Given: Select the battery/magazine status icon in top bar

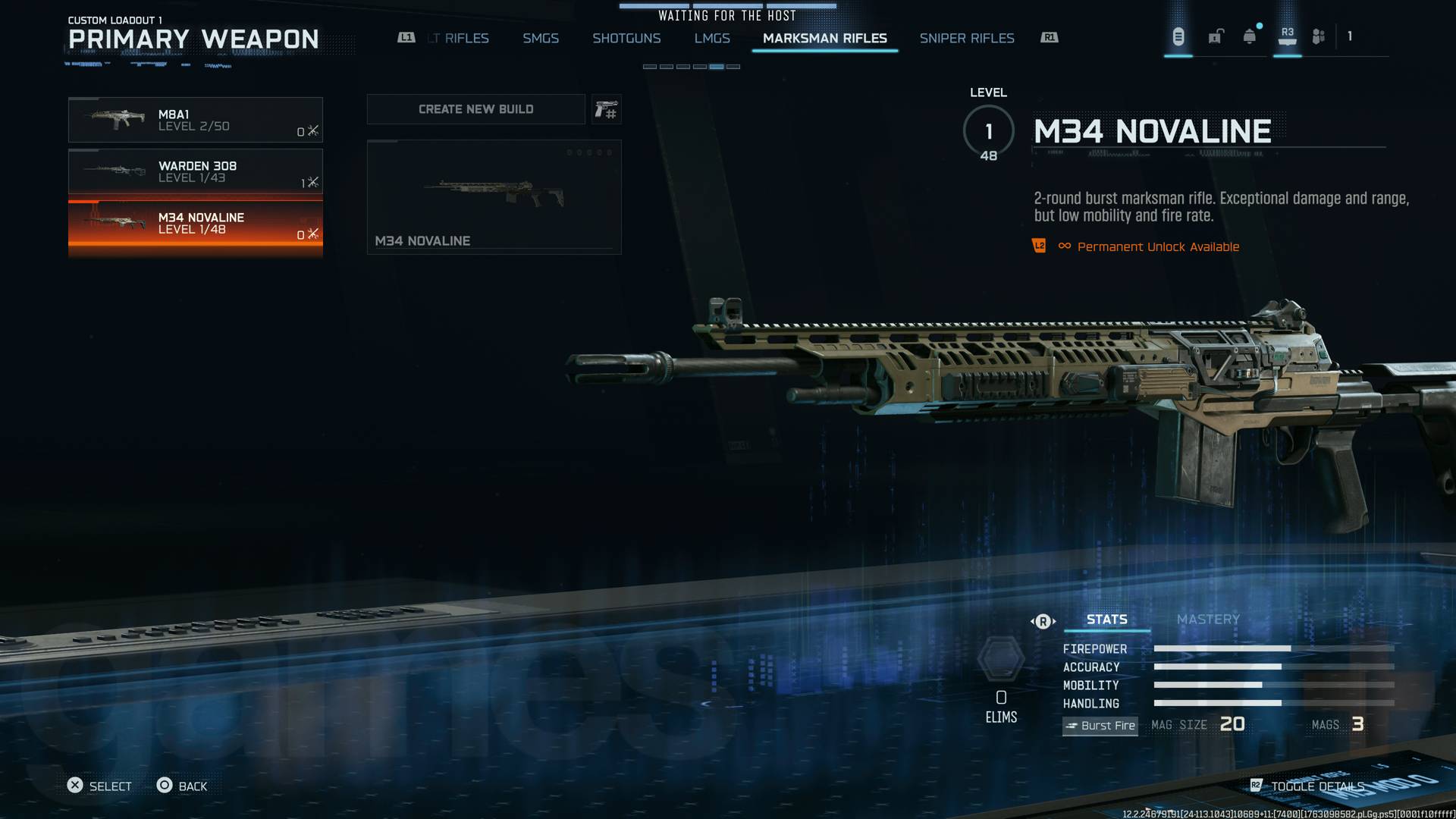Looking at the screenshot, I should 1177,36.
